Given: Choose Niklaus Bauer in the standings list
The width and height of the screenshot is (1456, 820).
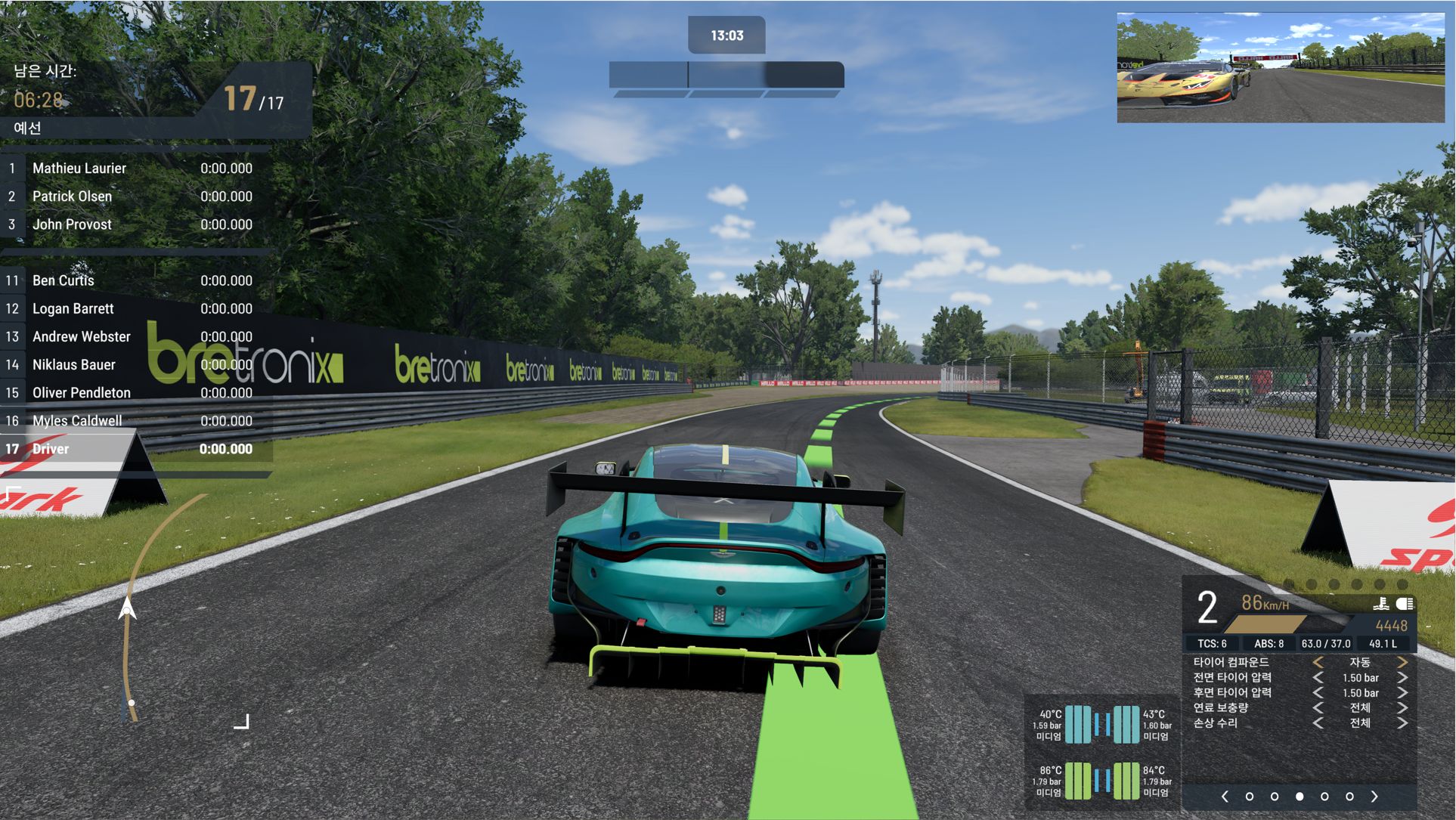Looking at the screenshot, I should pyautogui.click(x=136, y=365).
